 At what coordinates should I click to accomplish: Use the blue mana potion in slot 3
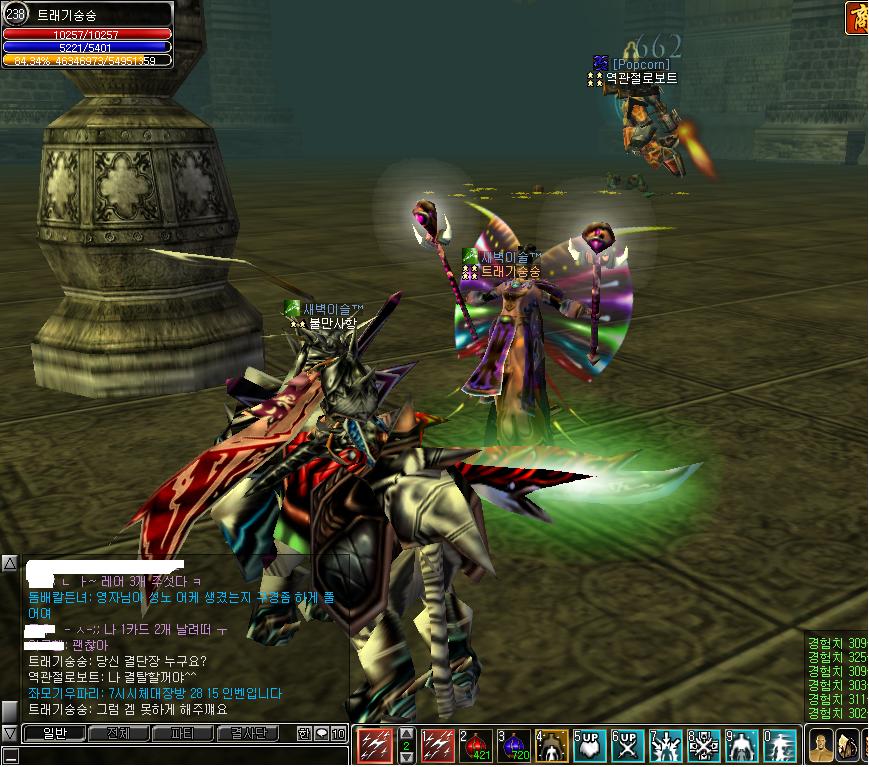point(514,746)
